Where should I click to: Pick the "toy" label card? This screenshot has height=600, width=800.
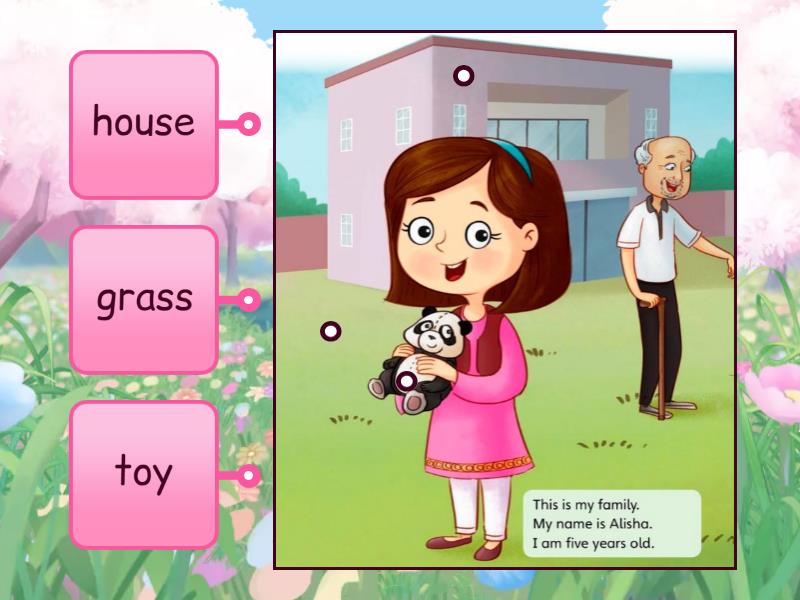click(144, 475)
